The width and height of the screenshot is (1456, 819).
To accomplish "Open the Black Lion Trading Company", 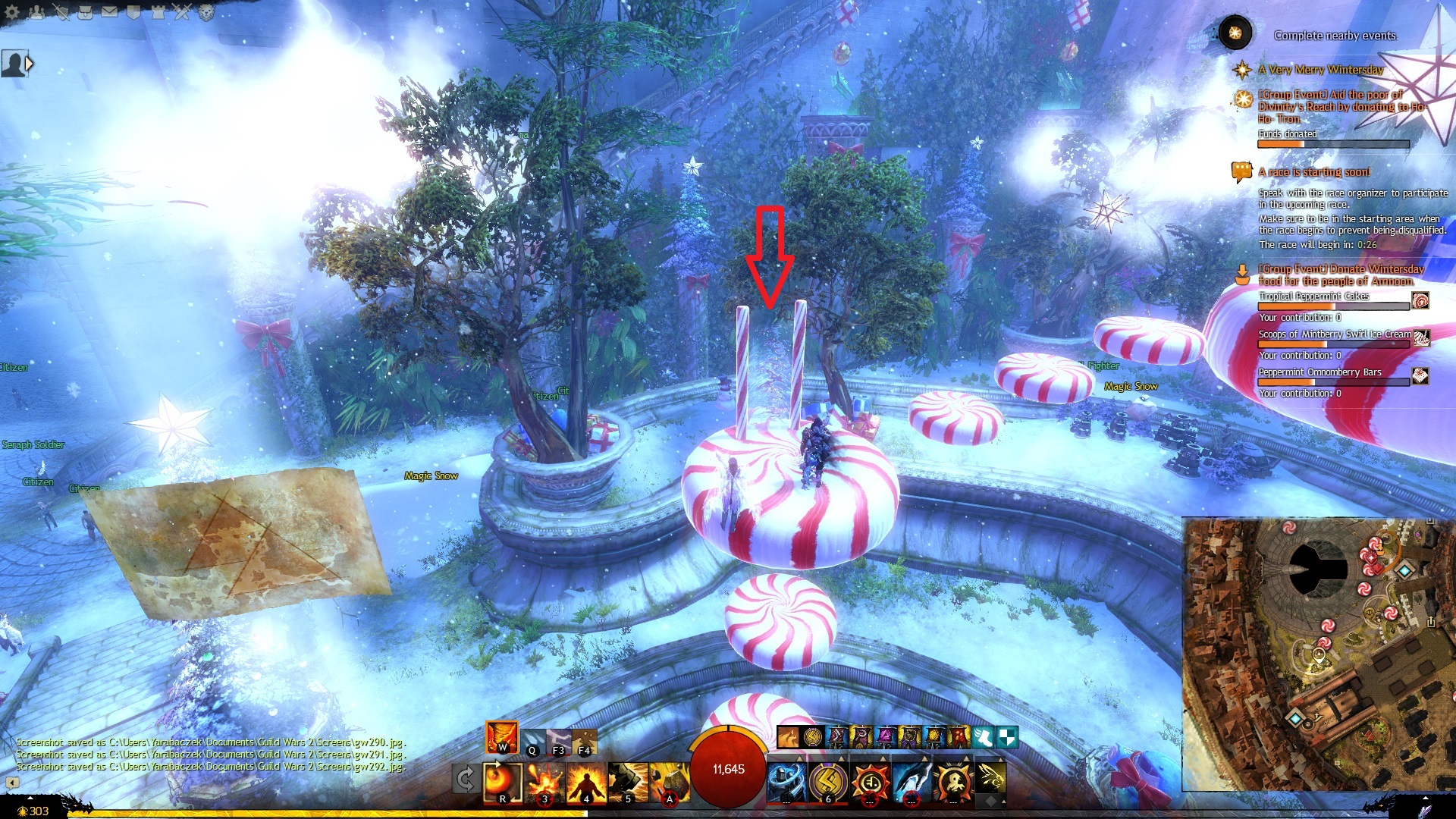I will tap(206, 11).
